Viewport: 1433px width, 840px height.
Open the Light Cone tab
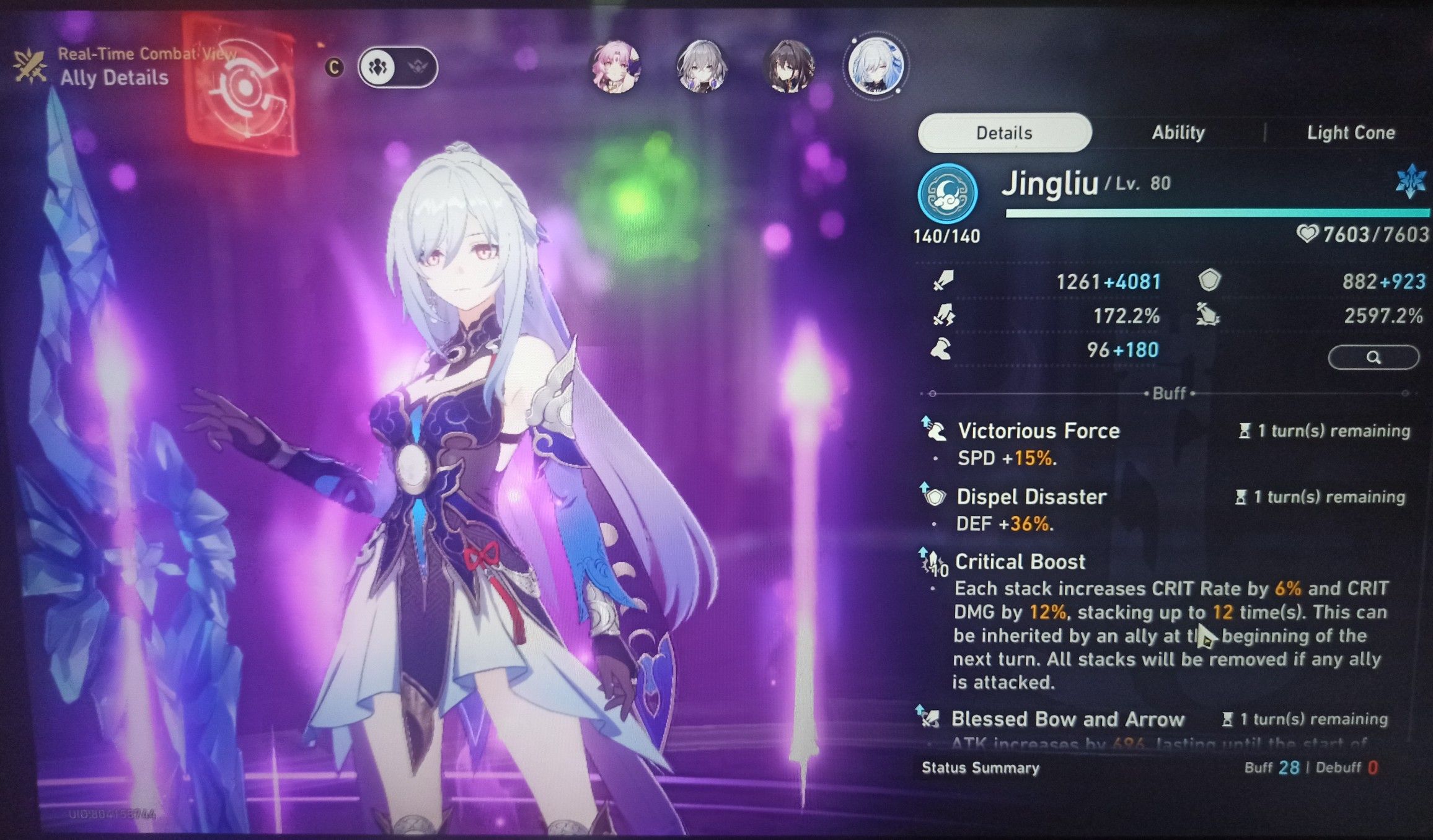(1352, 132)
